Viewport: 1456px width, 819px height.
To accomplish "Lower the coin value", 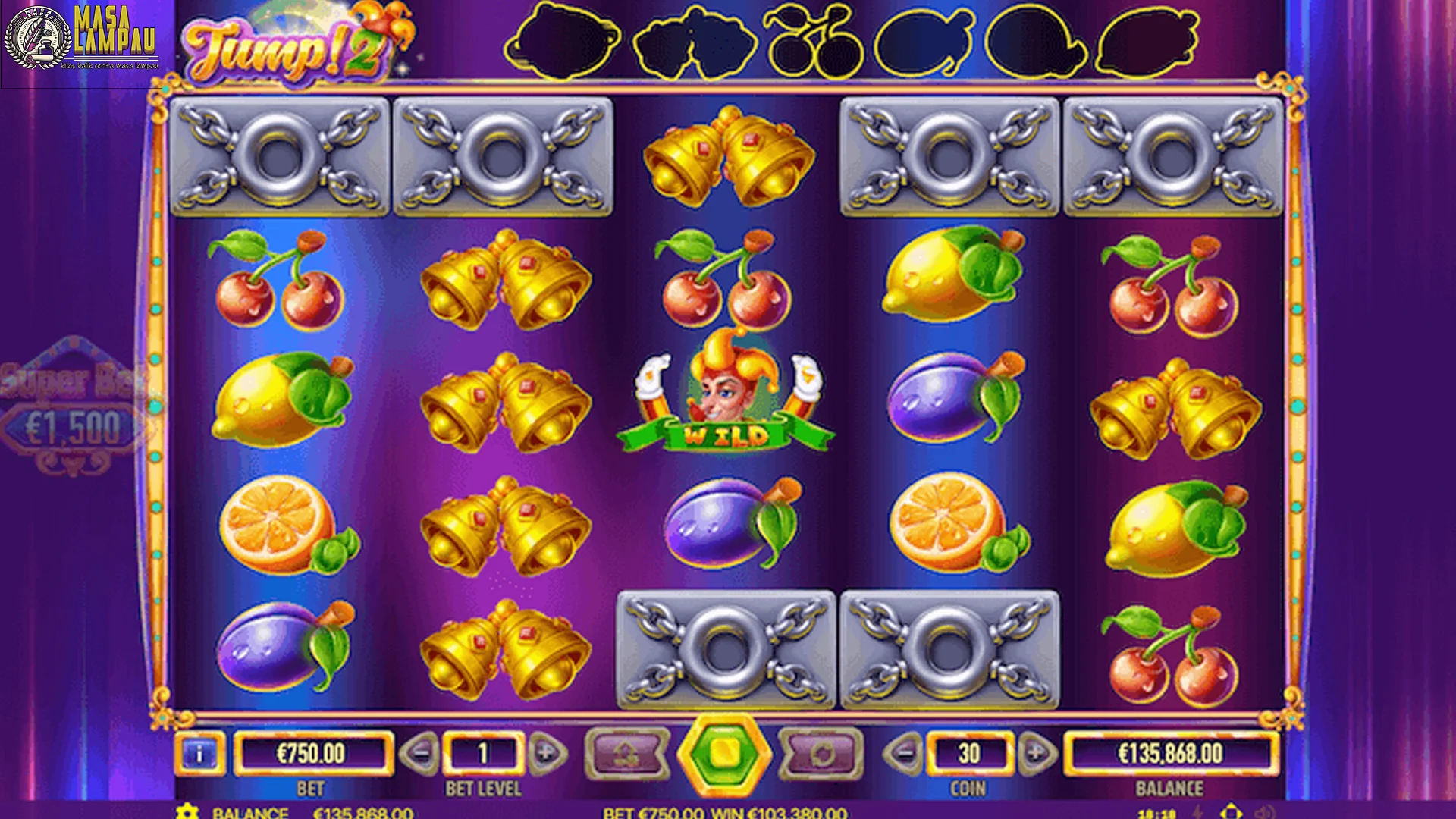I will pyautogui.click(x=902, y=753).
